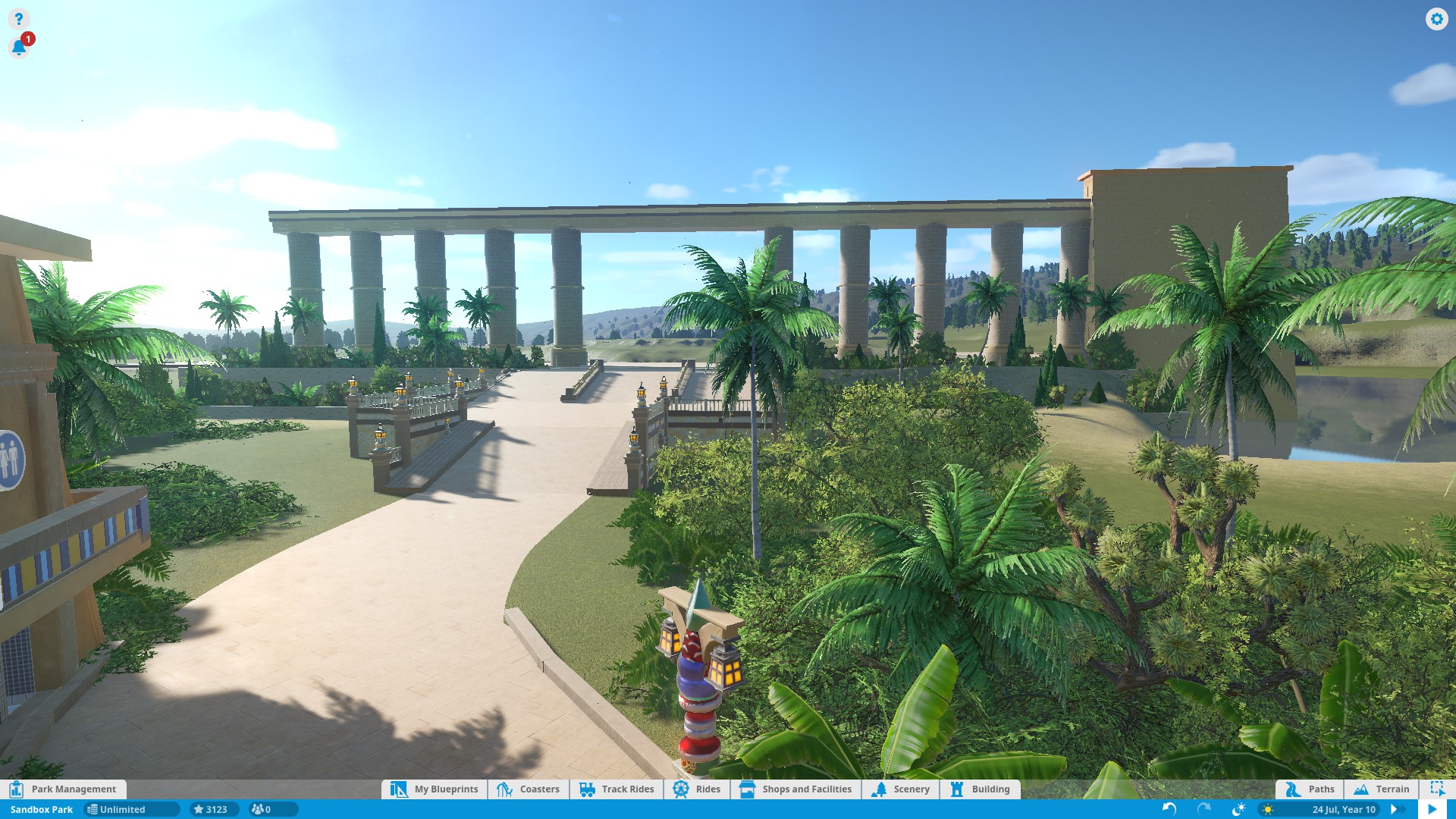Activate the multi-select box tool
Image resolution: width=1456 pixels, height=819 pixels.
point(1437,789)
